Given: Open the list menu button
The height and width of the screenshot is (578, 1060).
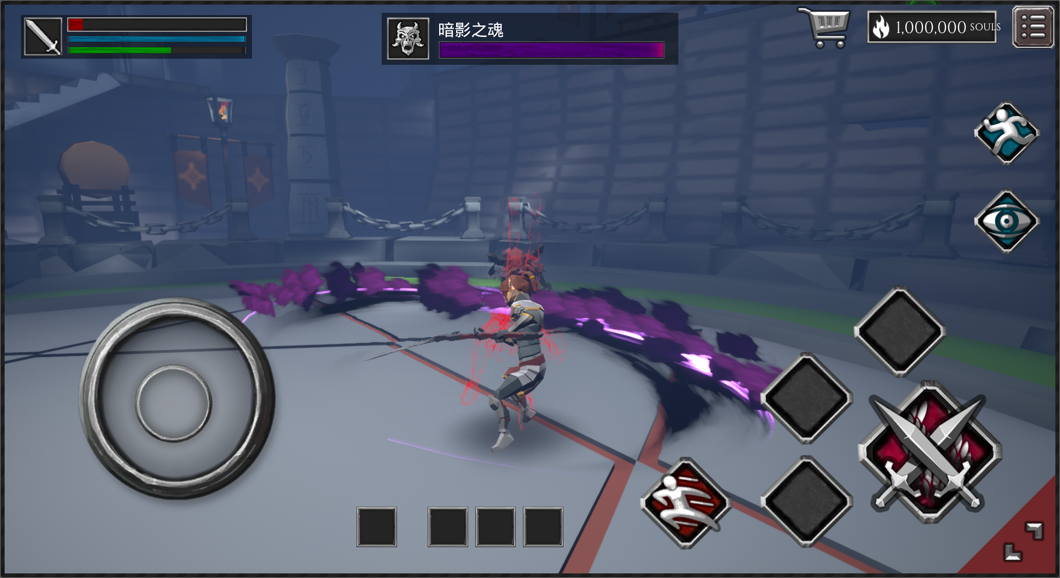Looking at the screenshot, I should click(x=1033, y=27).
